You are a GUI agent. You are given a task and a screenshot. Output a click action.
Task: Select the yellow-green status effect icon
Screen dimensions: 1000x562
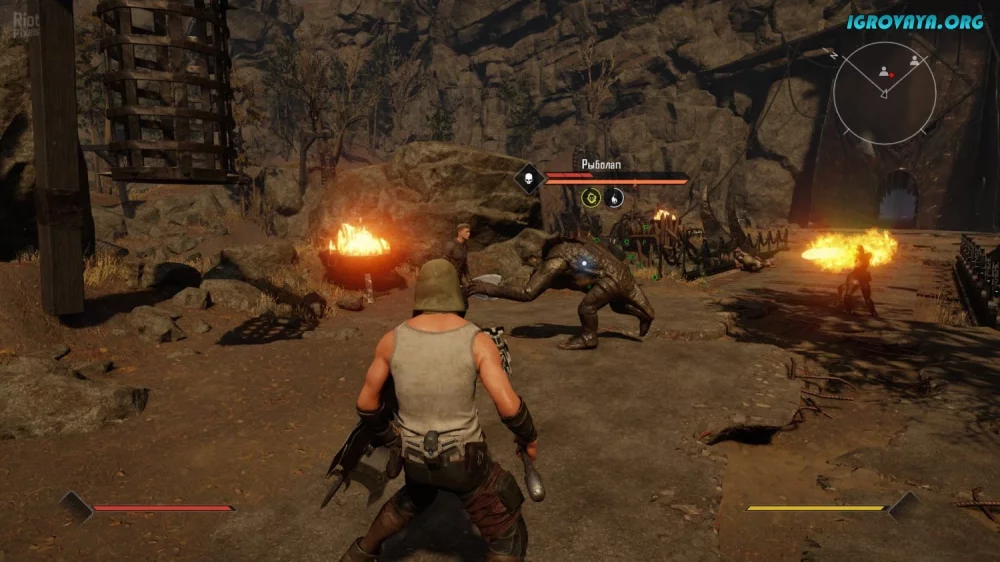click(590, 198)
